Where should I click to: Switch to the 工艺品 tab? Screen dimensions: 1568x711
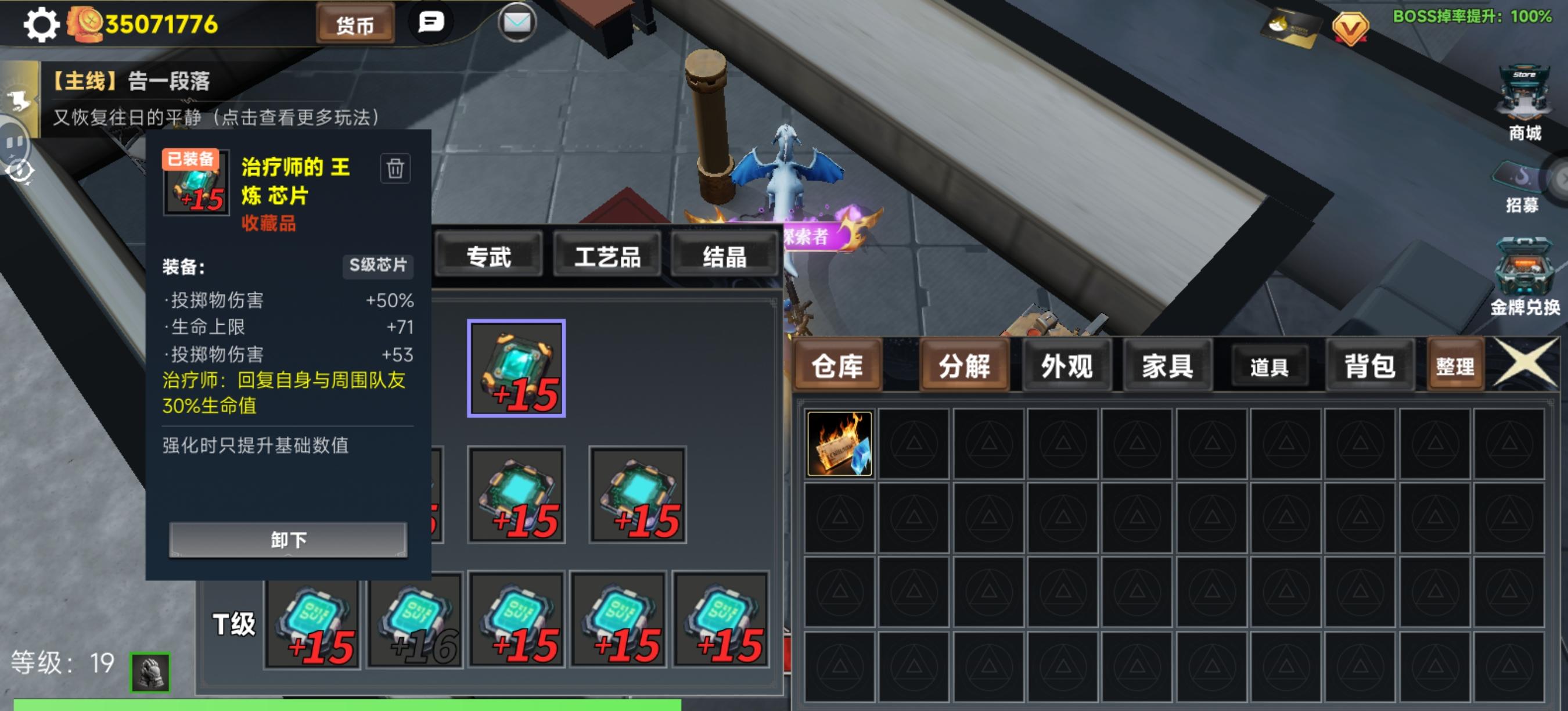[607, 257]
